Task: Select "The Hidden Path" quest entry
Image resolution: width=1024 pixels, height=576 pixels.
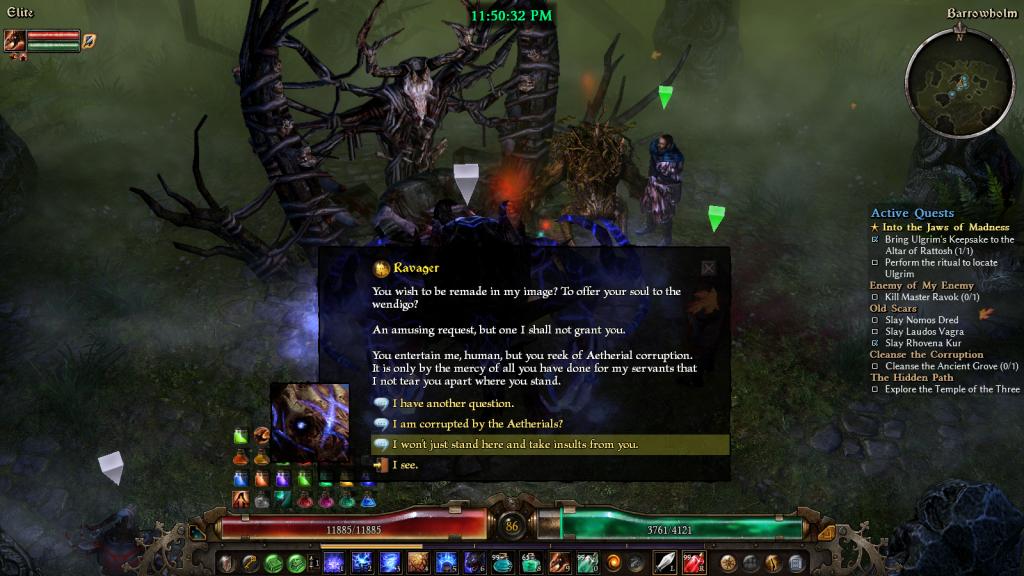Action: tap(913, 378)
